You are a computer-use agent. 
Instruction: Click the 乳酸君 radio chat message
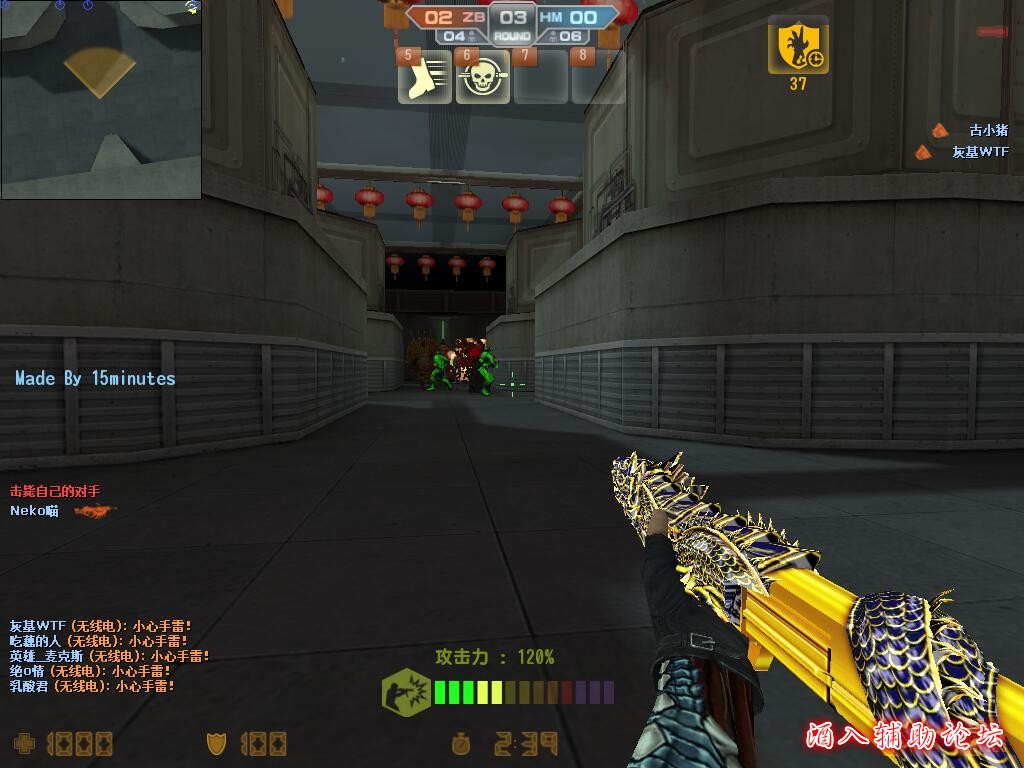92,686
